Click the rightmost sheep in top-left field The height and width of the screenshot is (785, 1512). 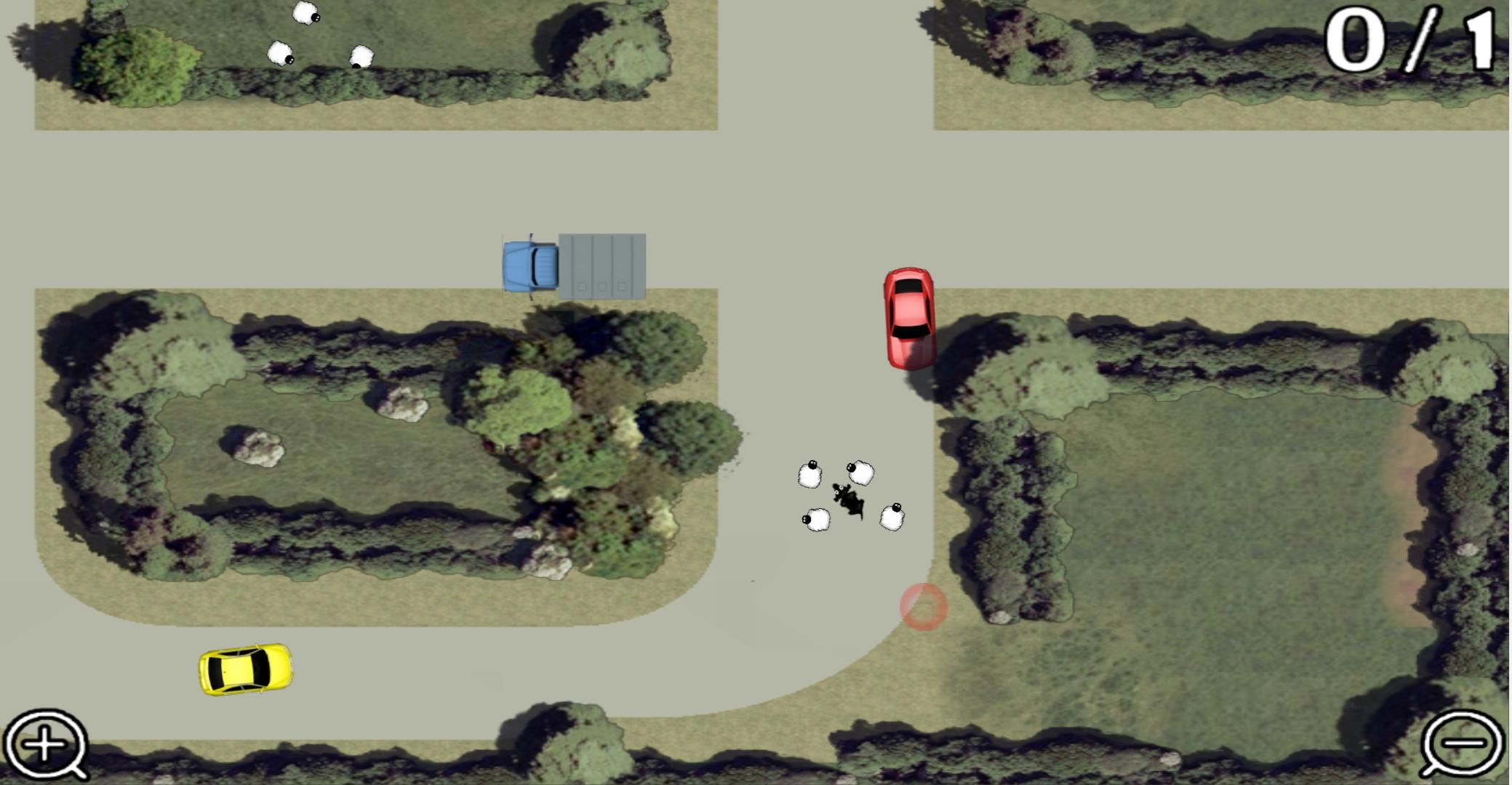point(361,55)
